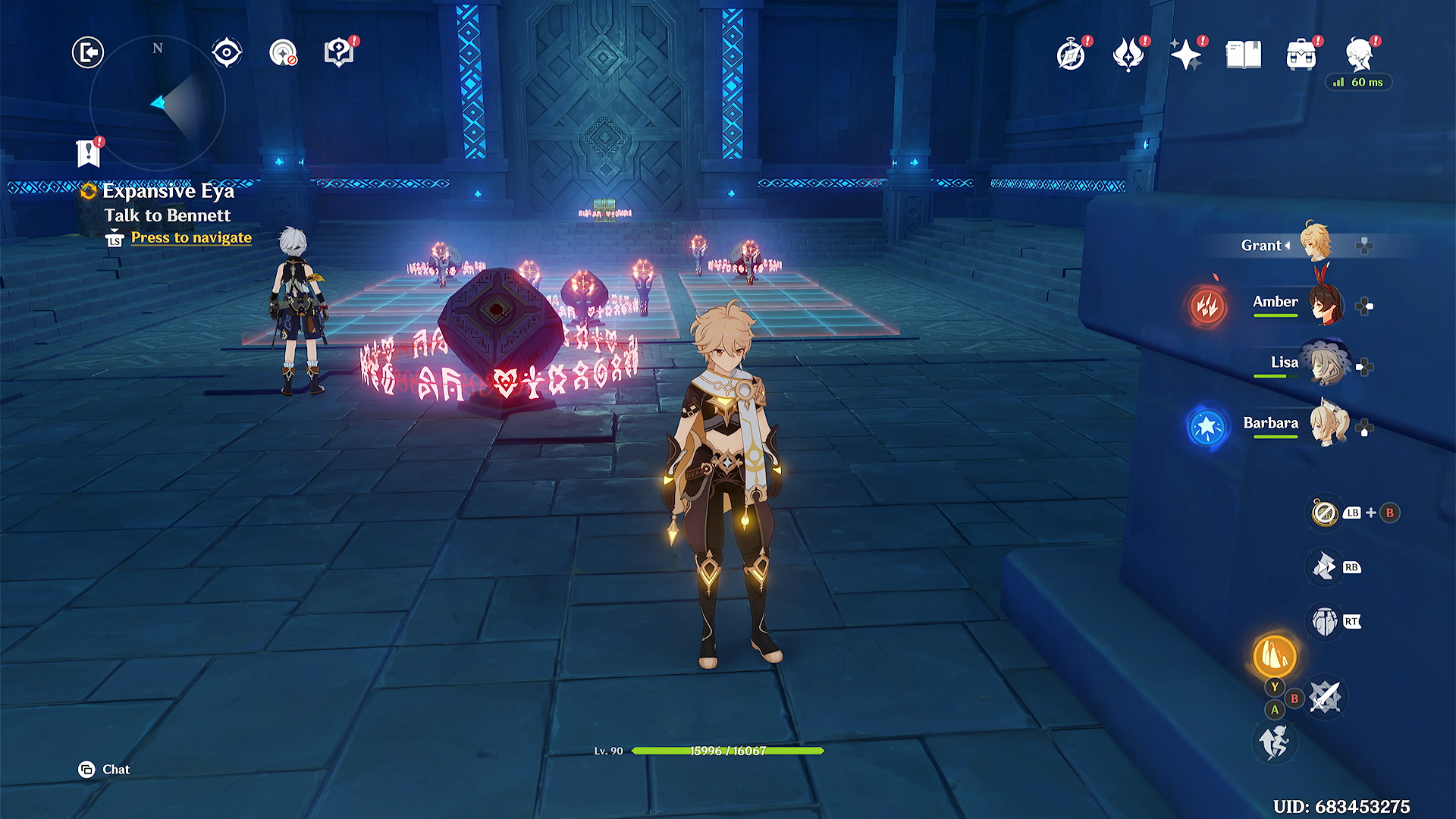Open the Wish star icon

pos(1185,55)
